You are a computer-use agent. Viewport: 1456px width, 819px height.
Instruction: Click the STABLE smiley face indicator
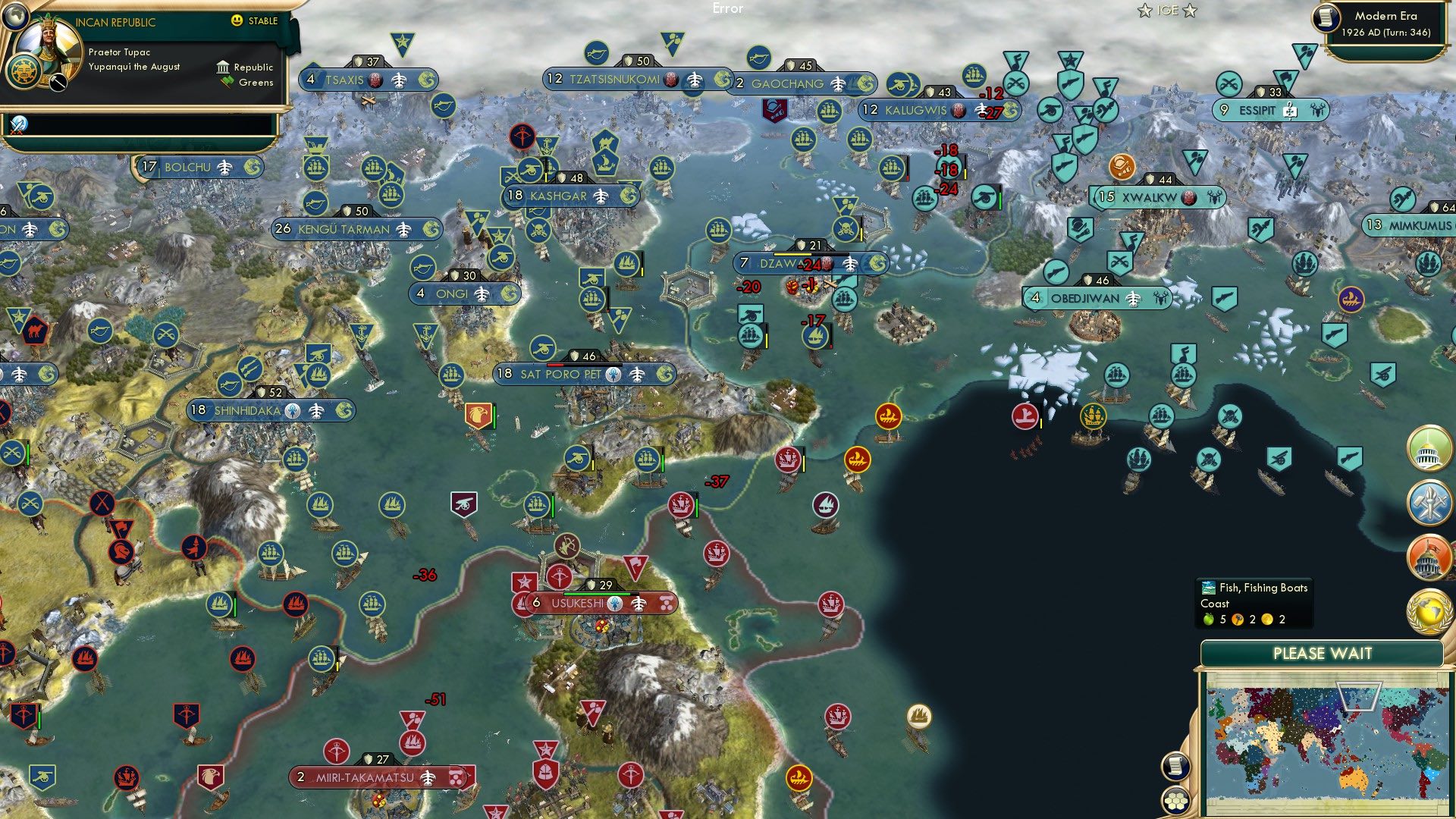tap(238, 21)
